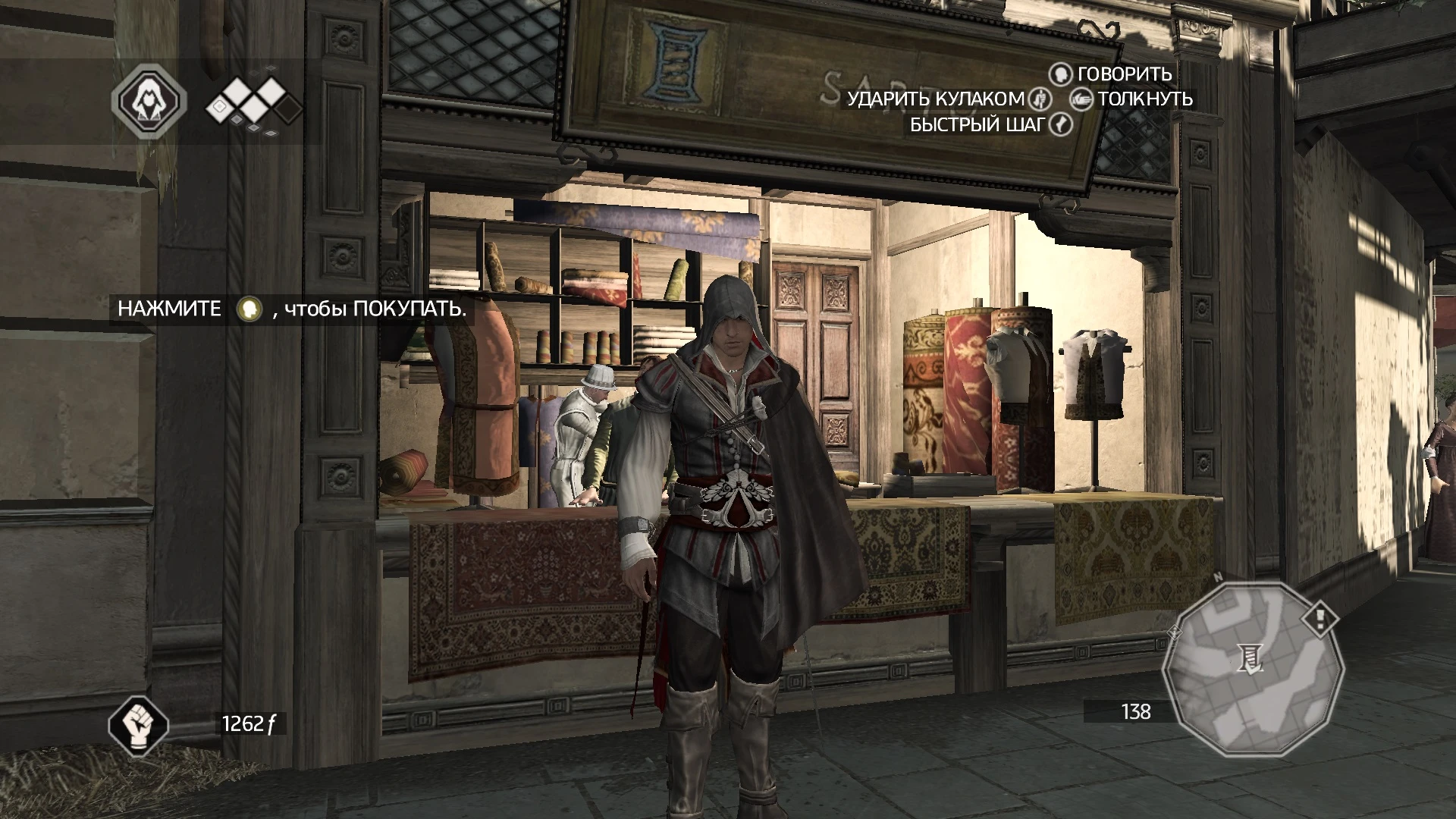Click the assassin crest icon top-left
Image resolution: width=1456 pixels, height=819 pixels.
tap(149, 101)
